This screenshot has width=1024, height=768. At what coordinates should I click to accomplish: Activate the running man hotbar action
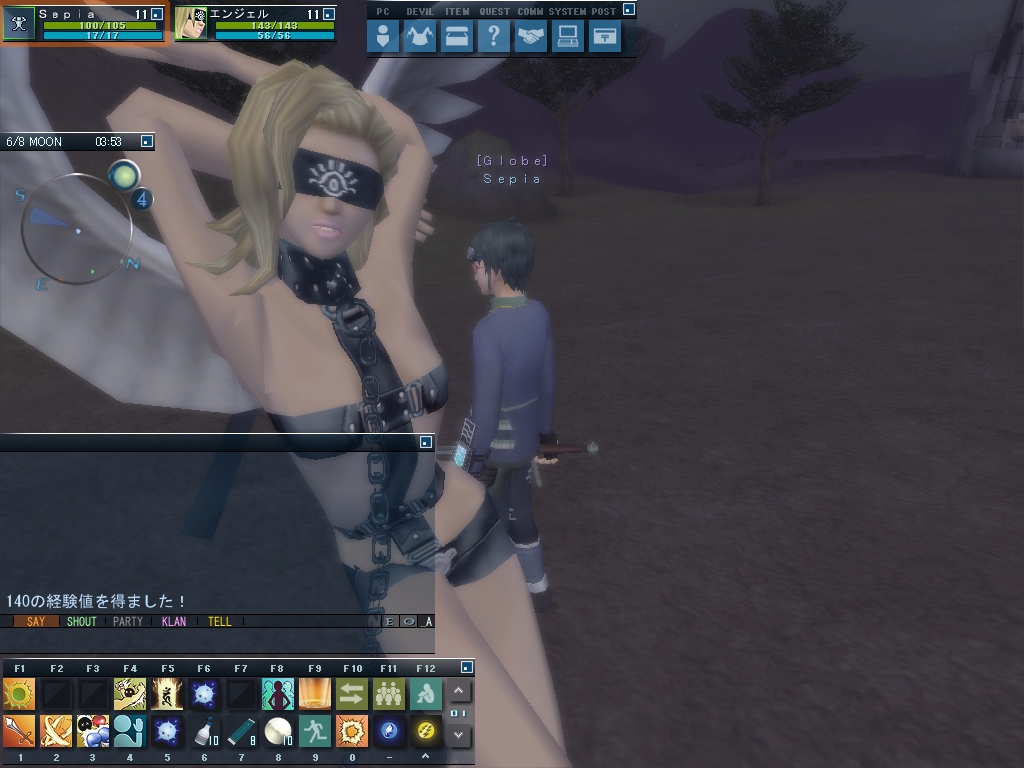tap(315, 731)
